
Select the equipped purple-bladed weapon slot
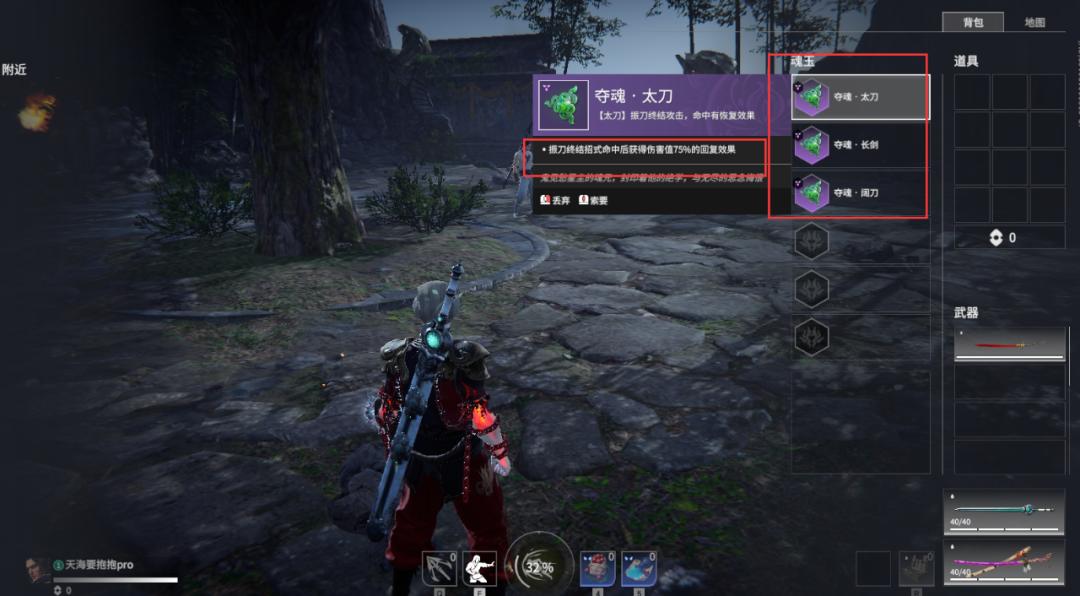1004,560
